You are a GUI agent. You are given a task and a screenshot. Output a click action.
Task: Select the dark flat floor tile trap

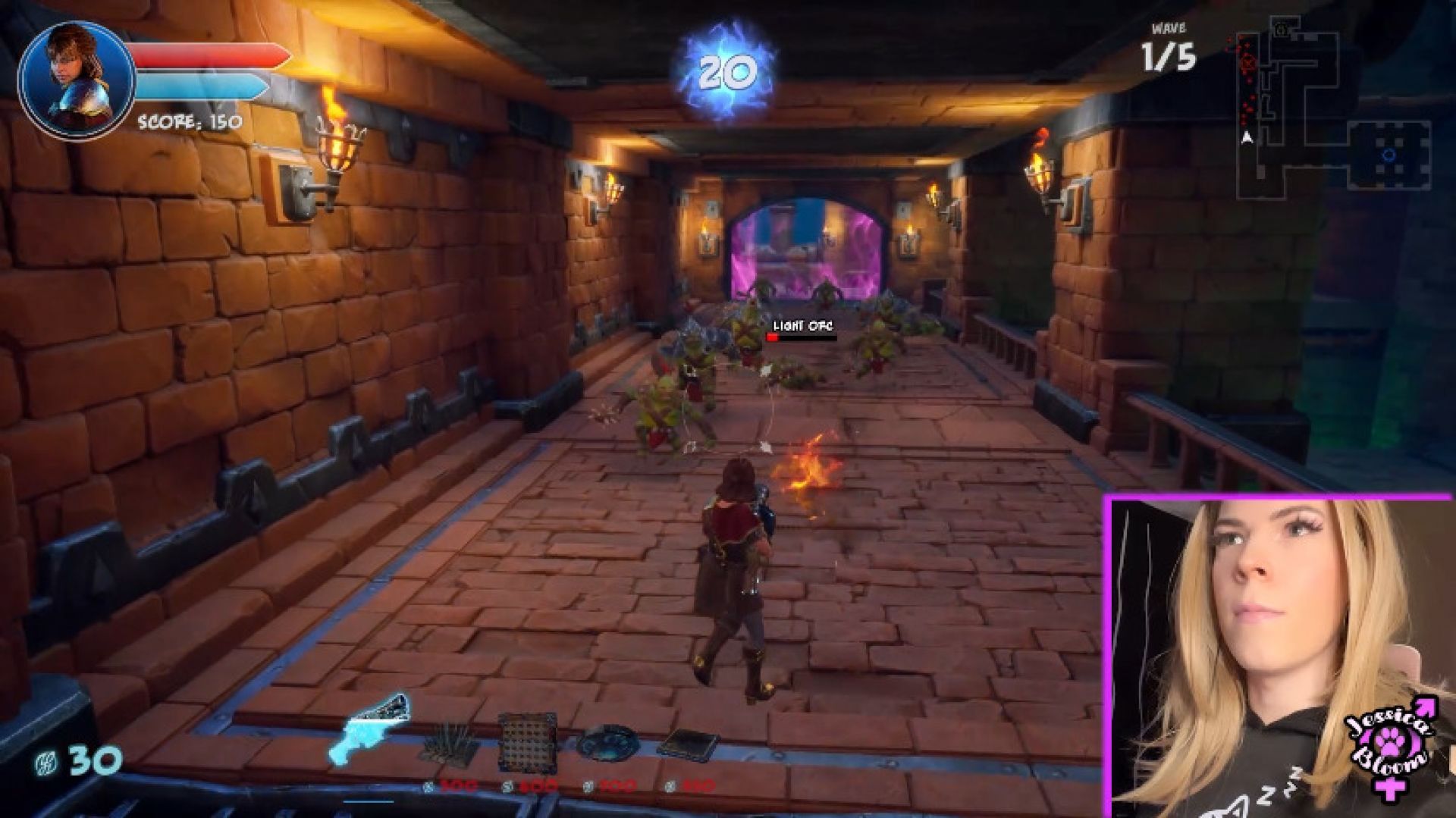(x=687, y=744)
